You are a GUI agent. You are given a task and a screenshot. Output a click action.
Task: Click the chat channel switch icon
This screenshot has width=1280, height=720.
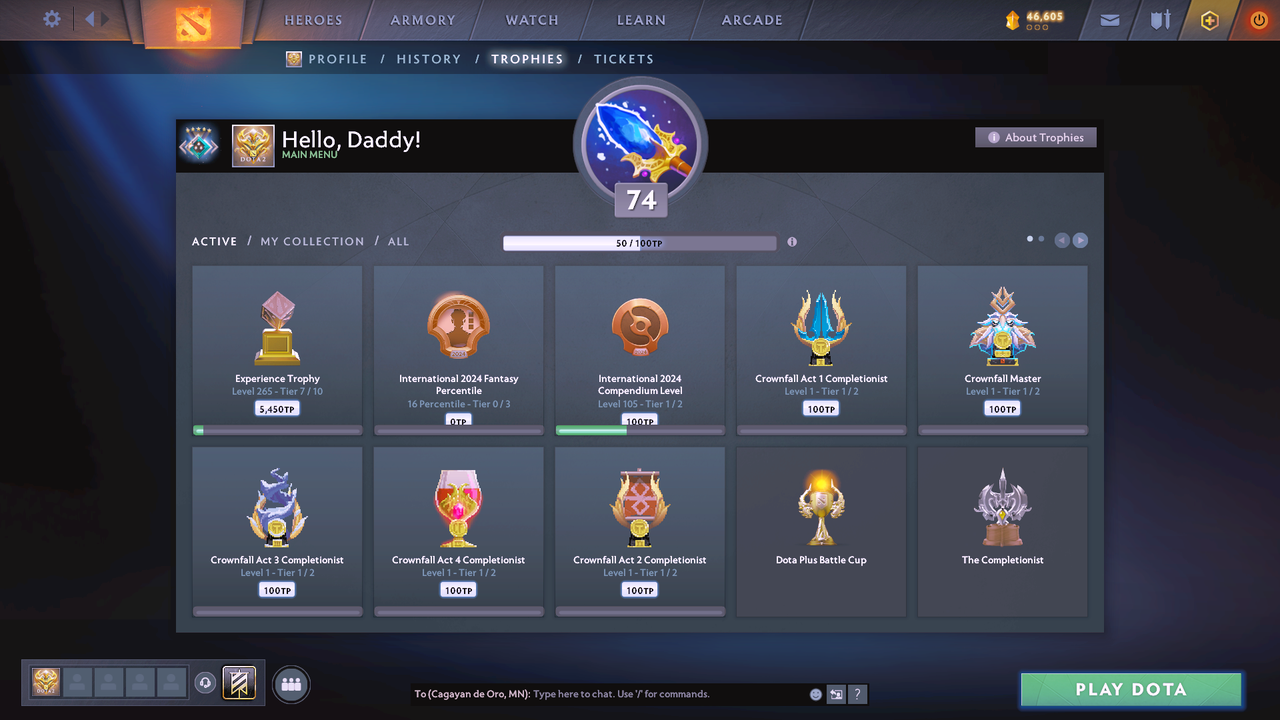pyautogui.click(x=837, y=693)
